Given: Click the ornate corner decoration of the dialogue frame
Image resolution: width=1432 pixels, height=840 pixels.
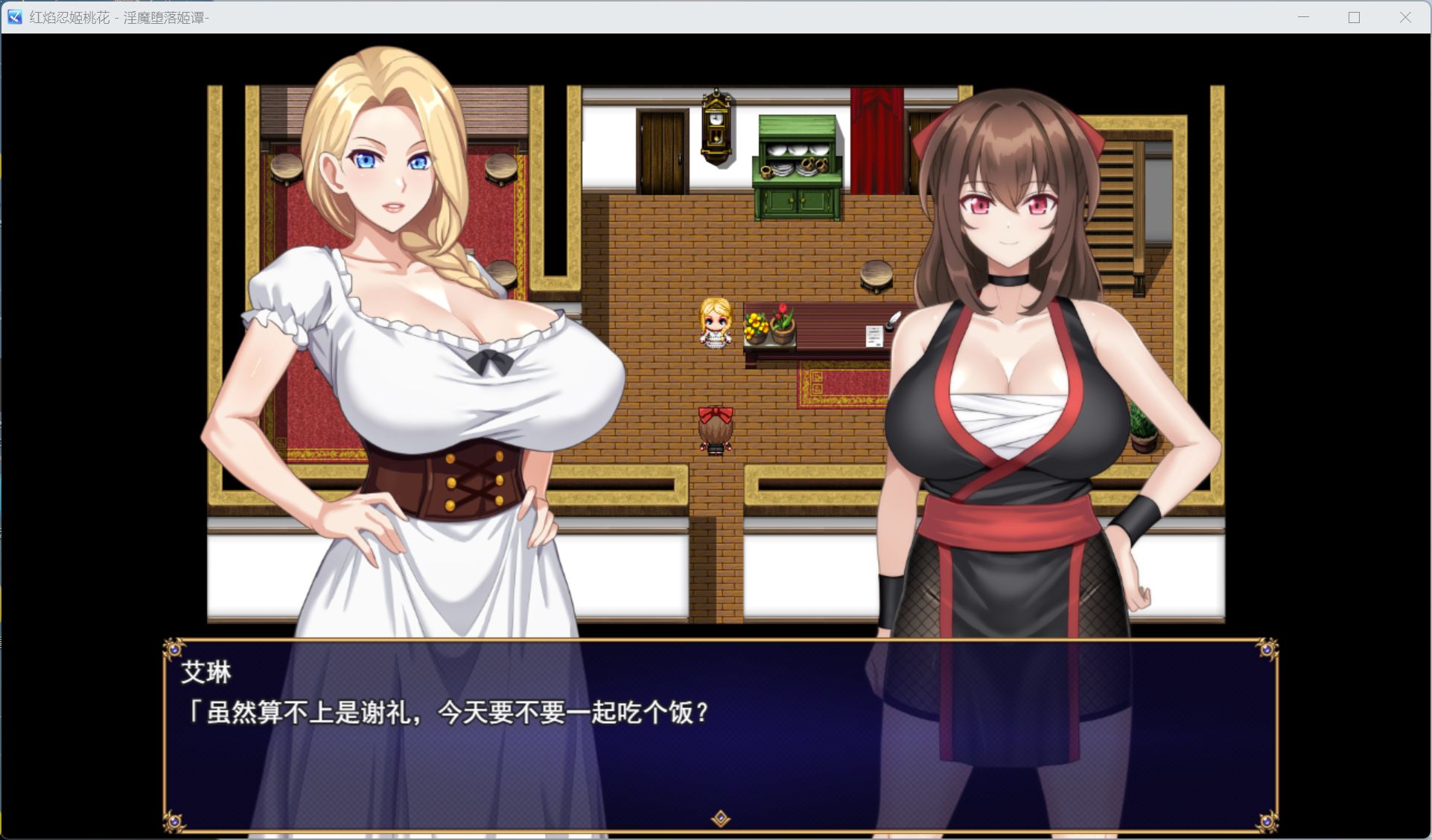Looking at the screenshot, I should click(174, 647).
